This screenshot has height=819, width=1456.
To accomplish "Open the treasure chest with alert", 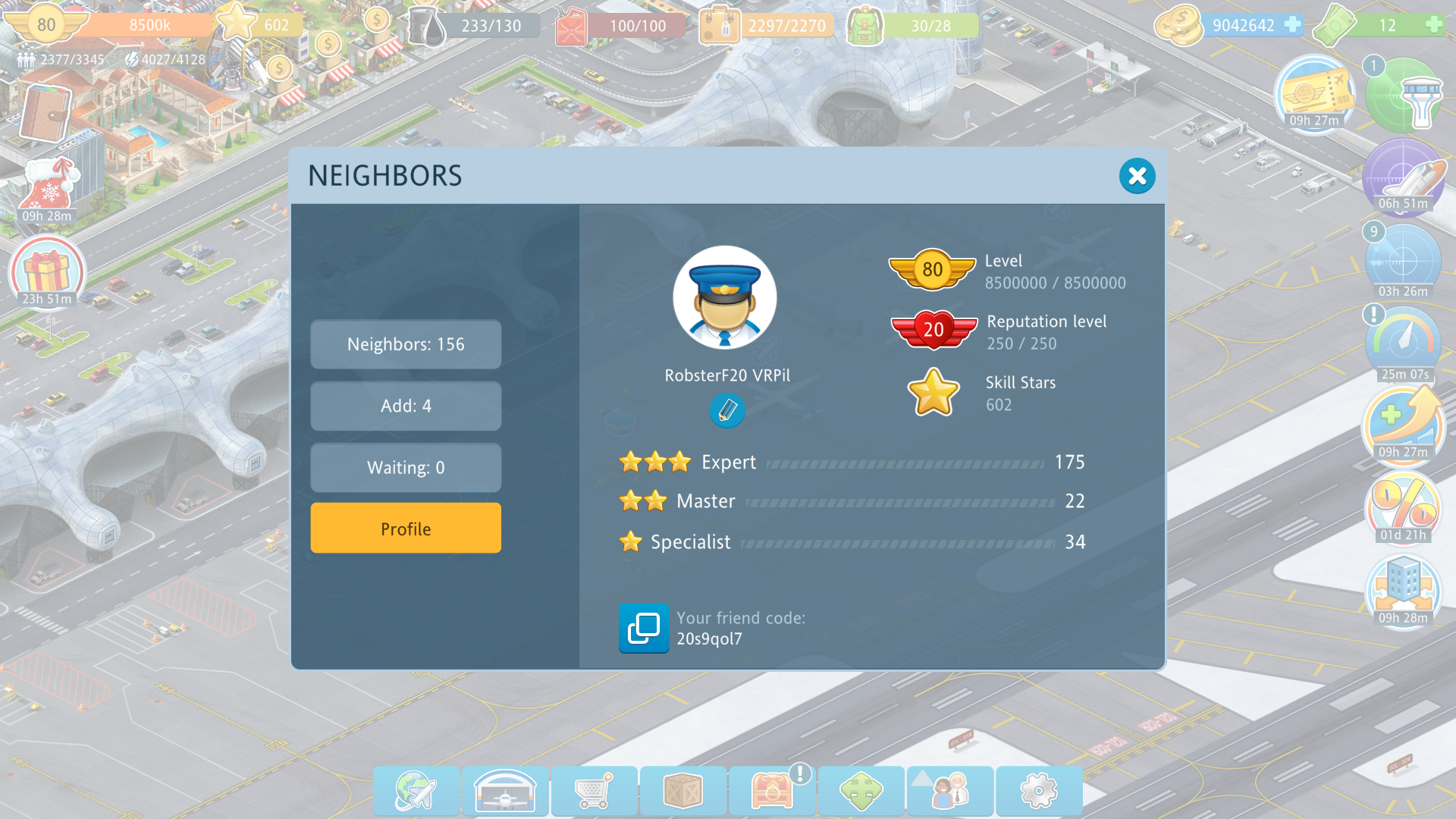I will [772, 791].
